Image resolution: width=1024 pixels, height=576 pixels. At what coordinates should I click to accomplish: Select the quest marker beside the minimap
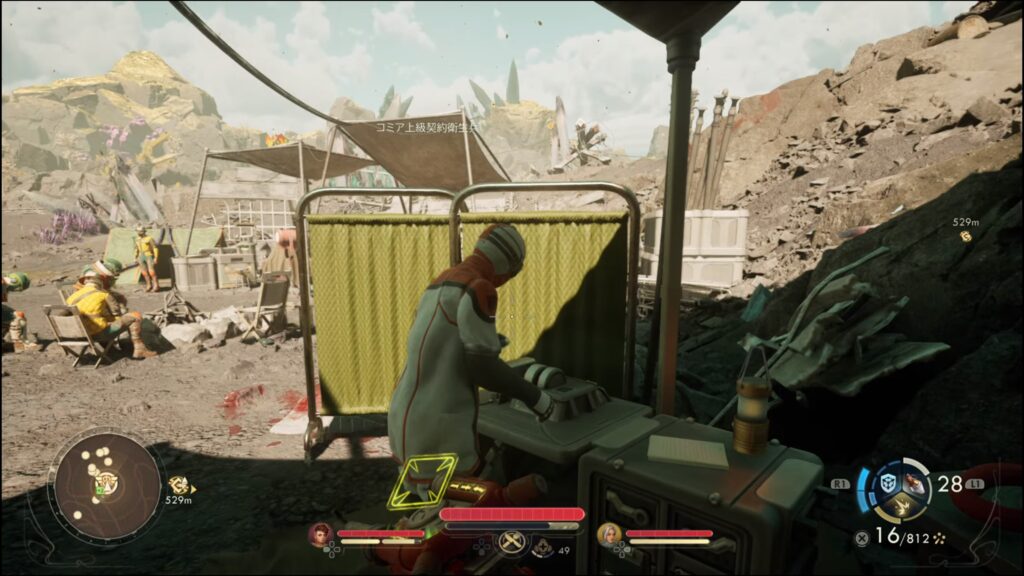[x=179, y=485]
